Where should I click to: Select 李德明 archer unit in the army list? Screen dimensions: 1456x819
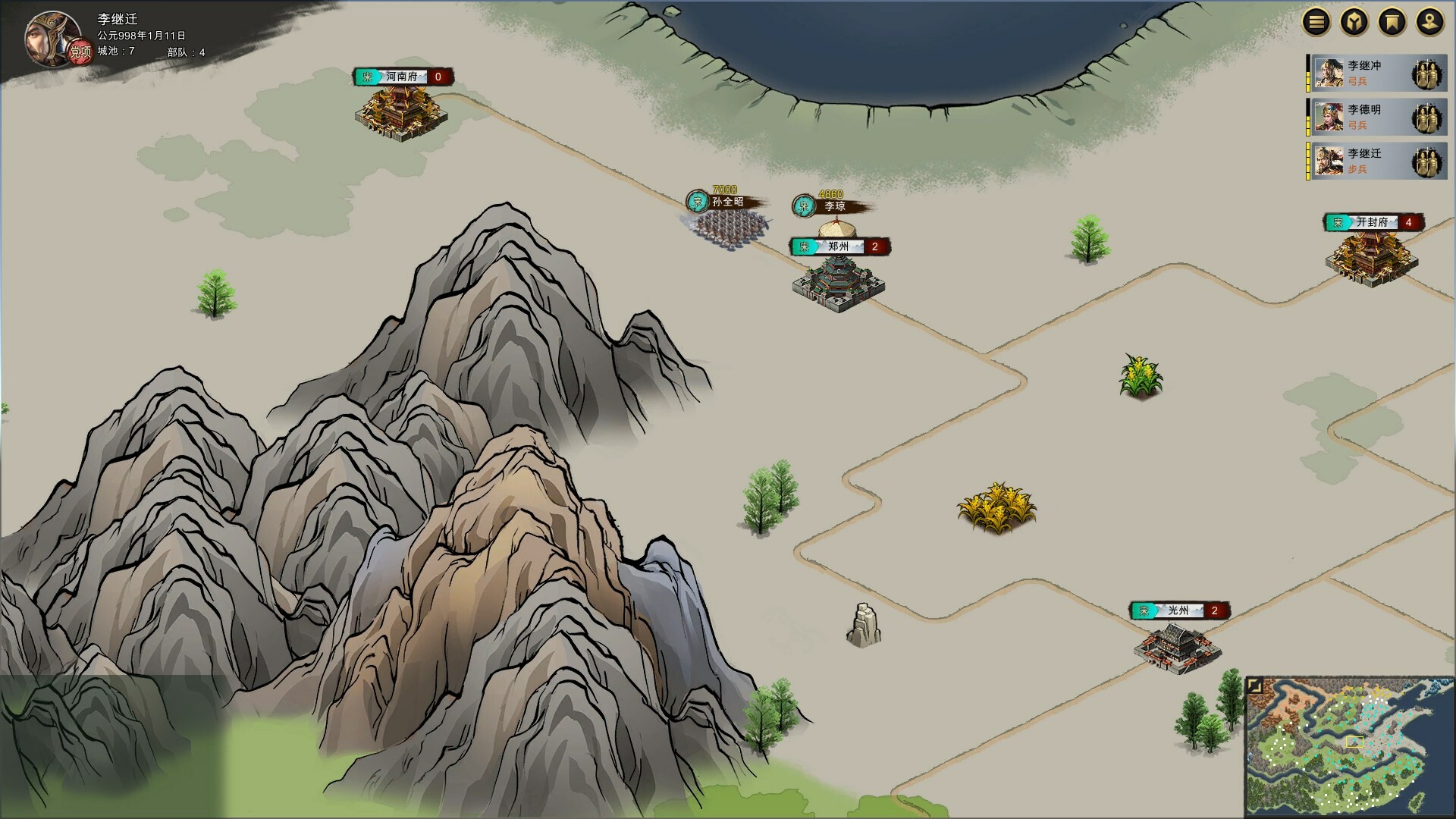coord(1376,118)
